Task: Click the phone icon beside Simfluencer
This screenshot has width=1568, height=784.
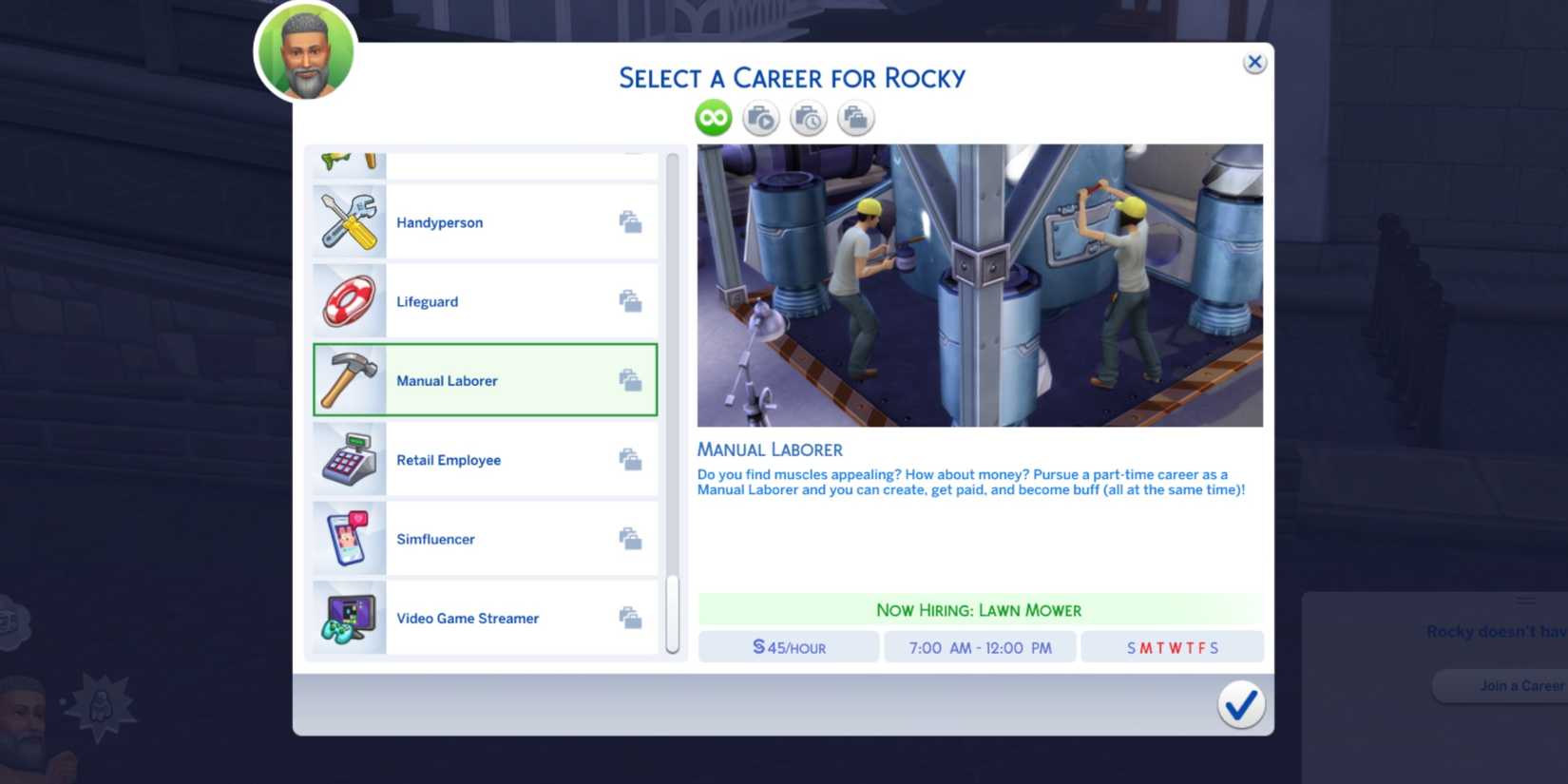Action: coord(348,537)
